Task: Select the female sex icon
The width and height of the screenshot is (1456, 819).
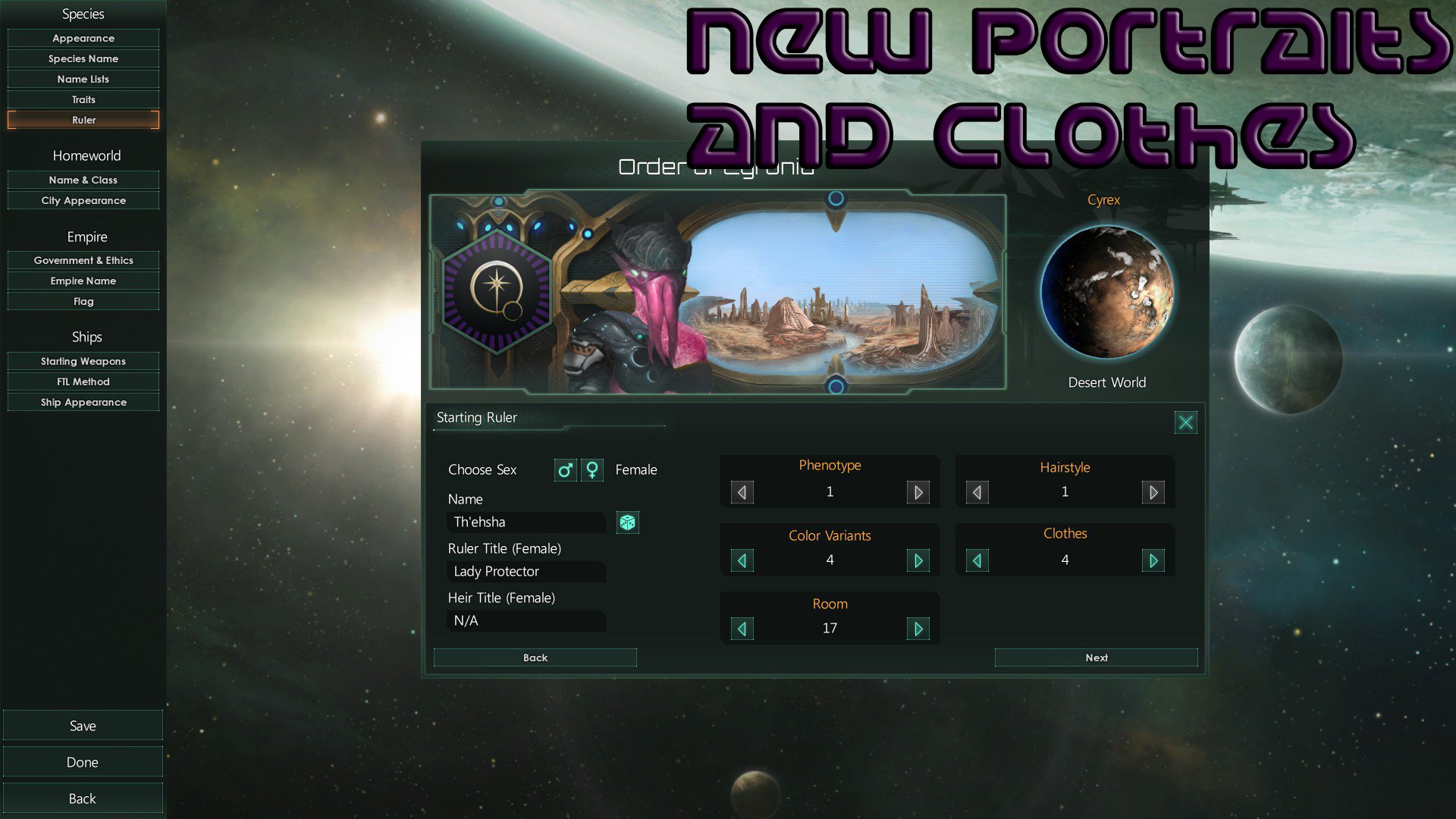Action: click(x=592, y=470)
